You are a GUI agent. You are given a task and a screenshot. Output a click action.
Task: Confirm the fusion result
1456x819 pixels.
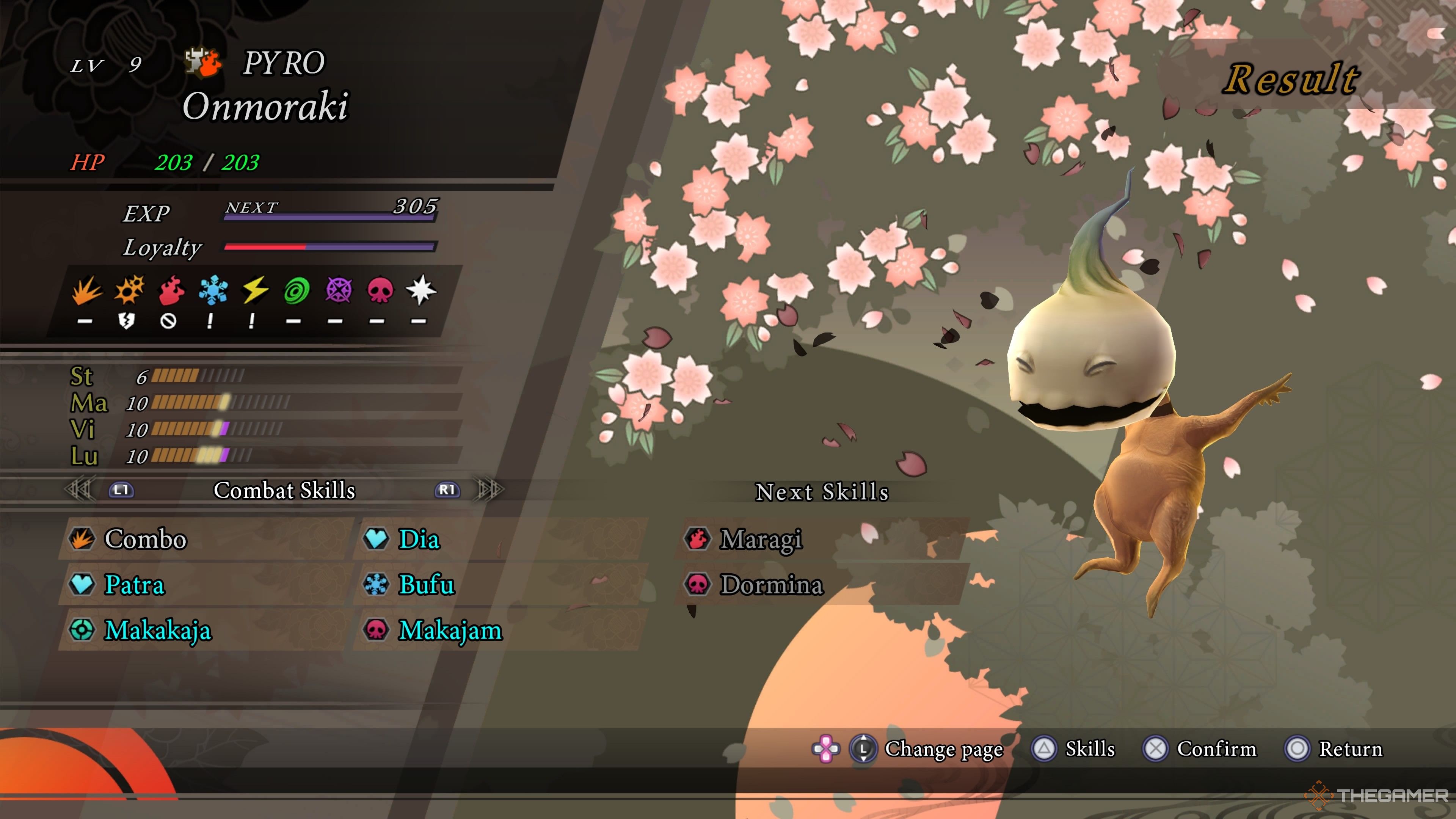pos(1216,749)
